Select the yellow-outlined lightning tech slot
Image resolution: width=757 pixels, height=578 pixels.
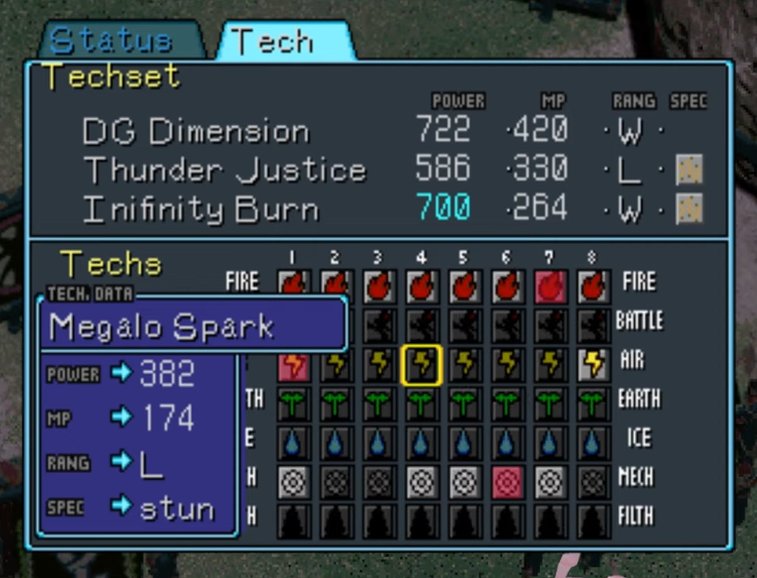click(x=421, y=365)
